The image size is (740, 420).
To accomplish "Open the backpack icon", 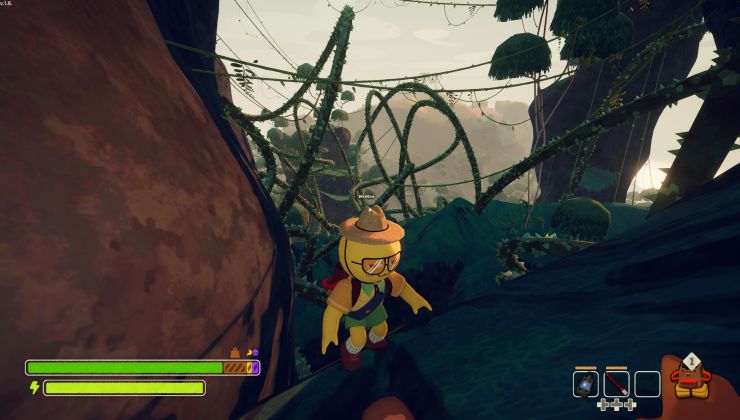I will coord(689,378).
